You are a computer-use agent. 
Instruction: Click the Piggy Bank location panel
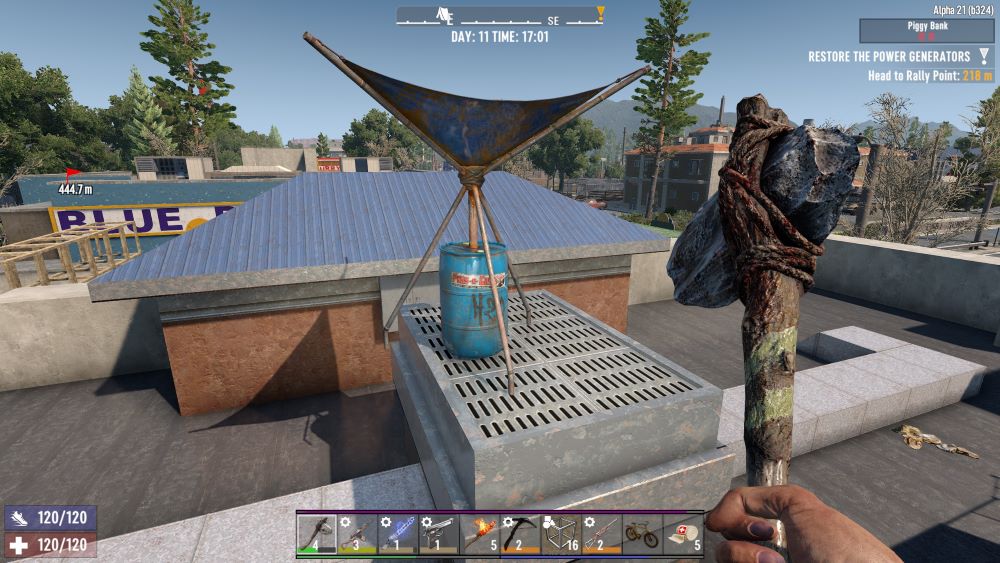(926, 31)
